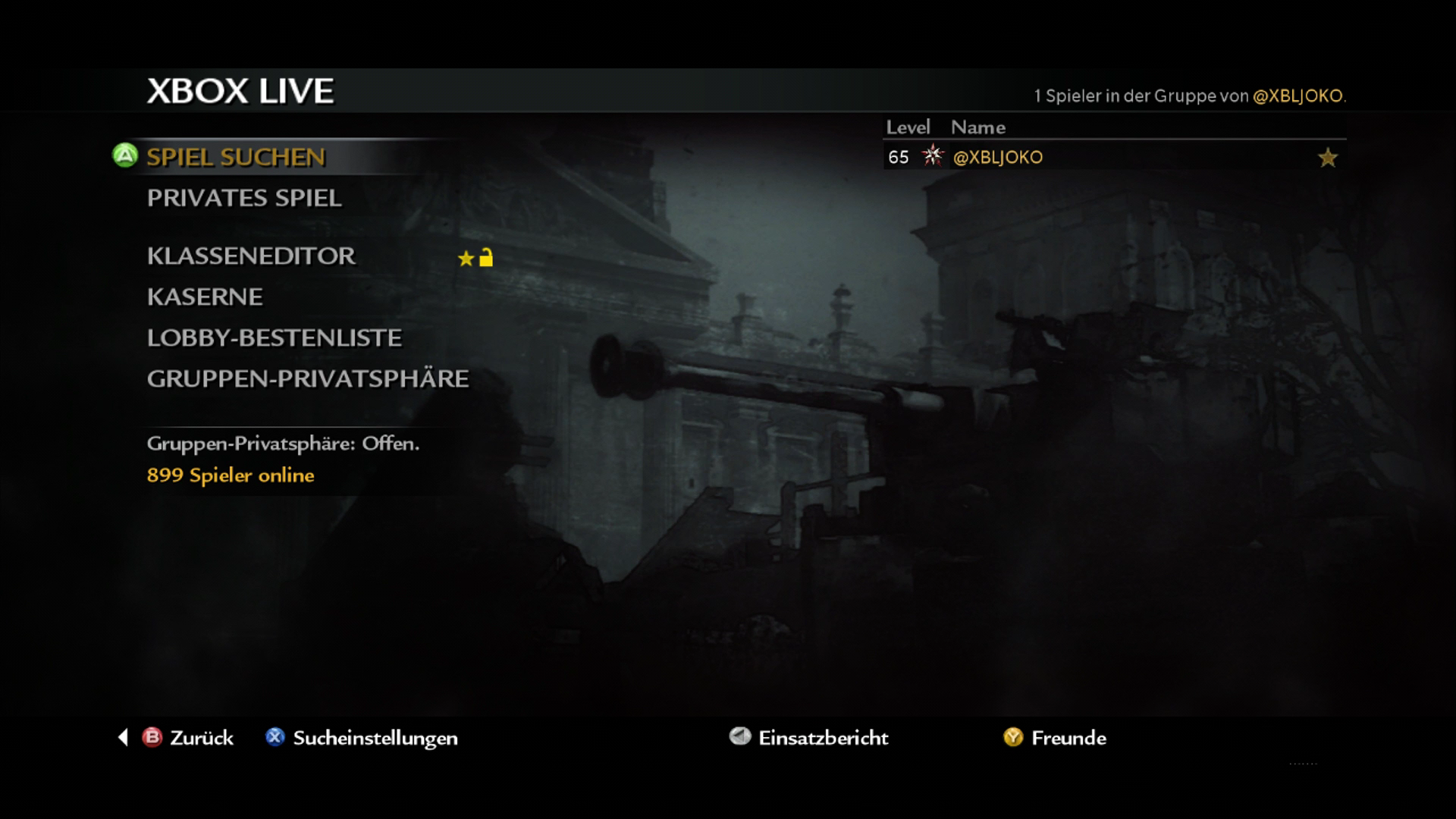Click the red B button icon next to Zurück
The image size is (1456, 819).
(x=151, y=738)
